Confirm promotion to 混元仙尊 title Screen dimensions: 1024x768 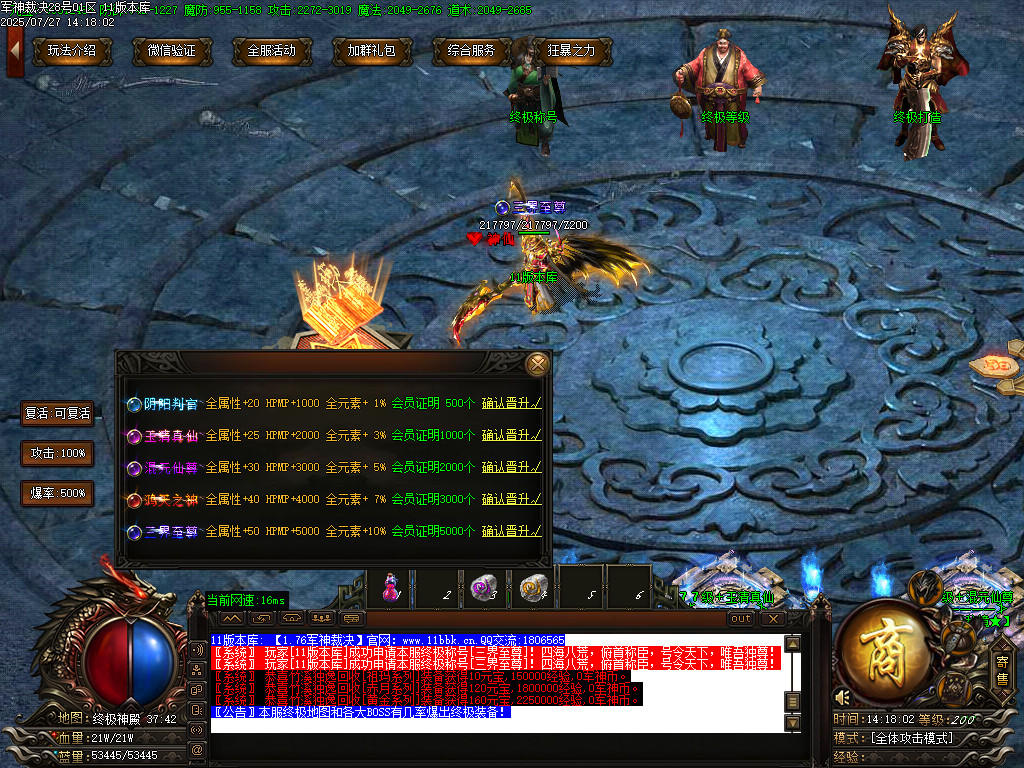click(x=511, y=467)
